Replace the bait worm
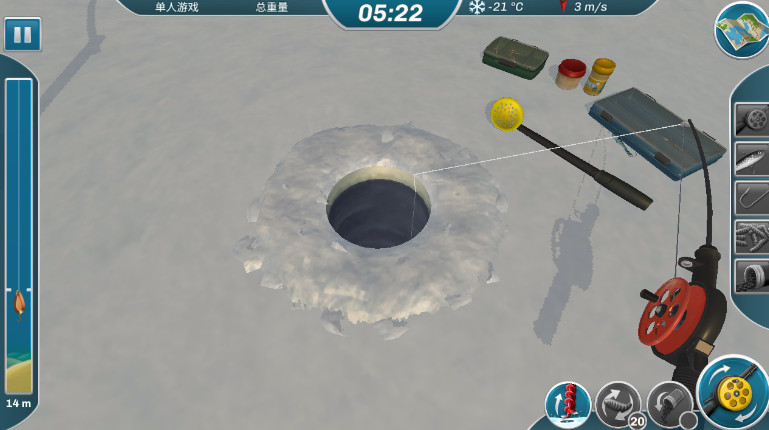Image resolution: width=769 pixels, height=430 pixels. click(x=617, y=404)
